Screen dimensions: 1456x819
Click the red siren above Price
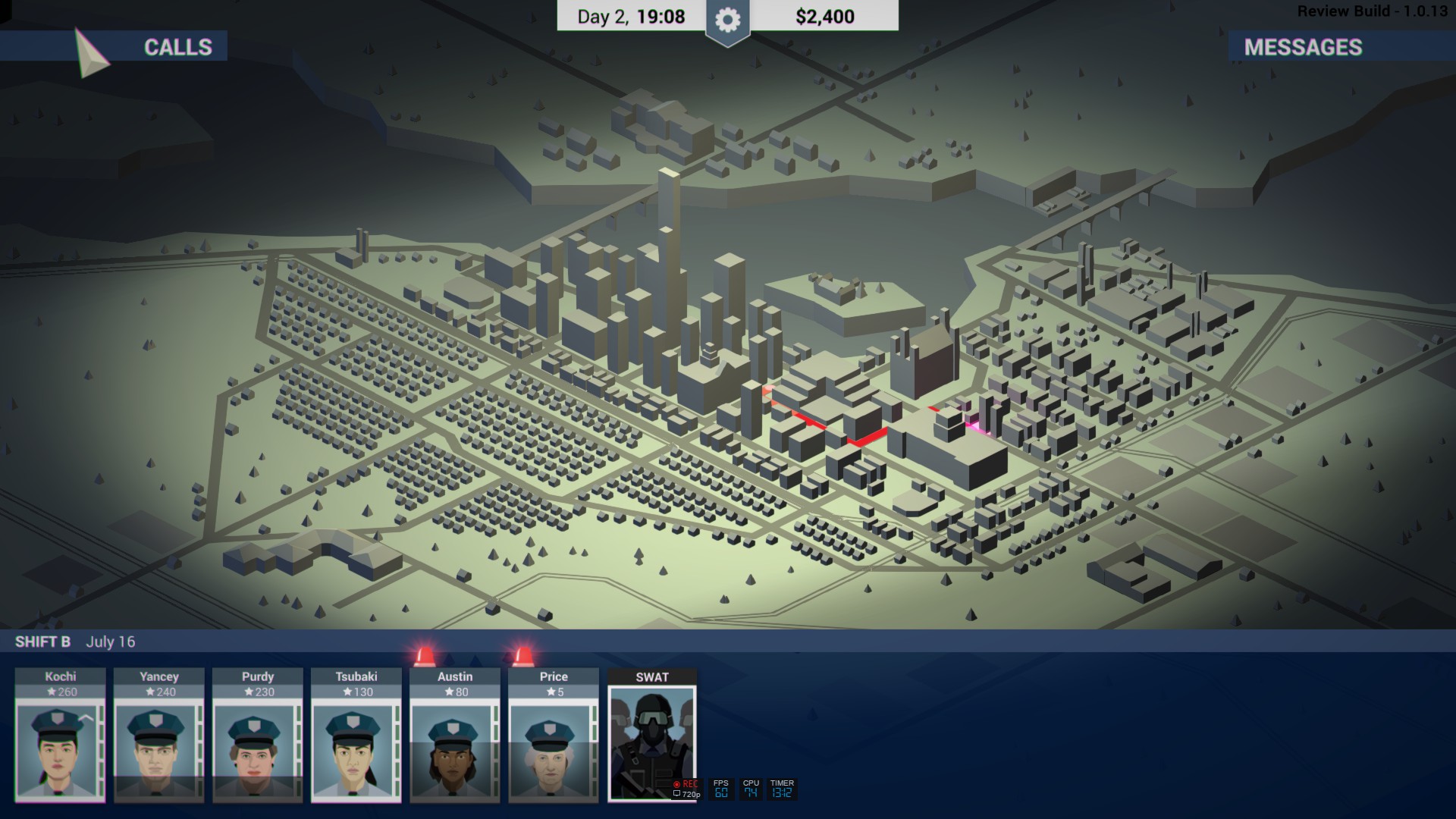522,655
